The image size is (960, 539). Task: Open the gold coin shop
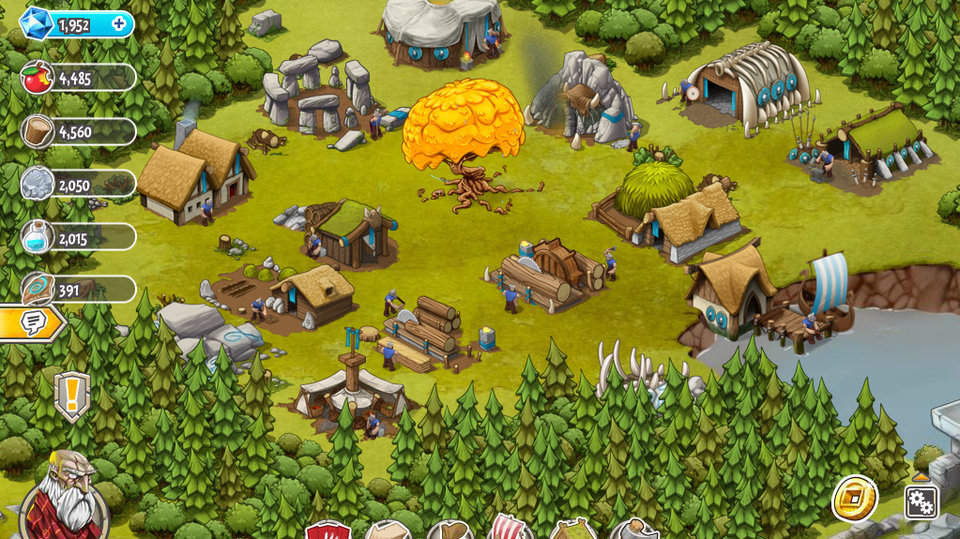(855, 498)
